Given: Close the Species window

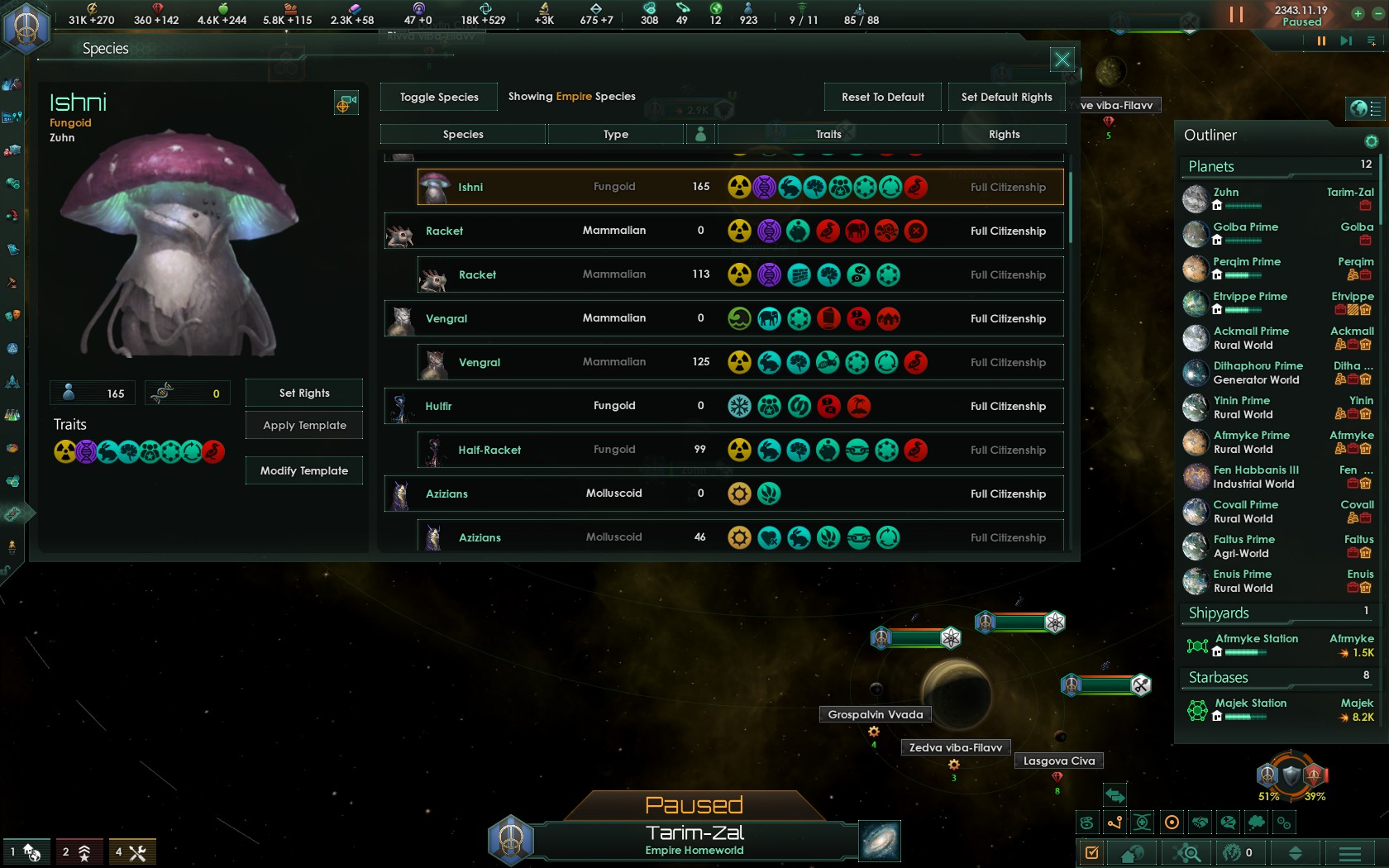Looking at the screenshot, I should (1062, 60).
